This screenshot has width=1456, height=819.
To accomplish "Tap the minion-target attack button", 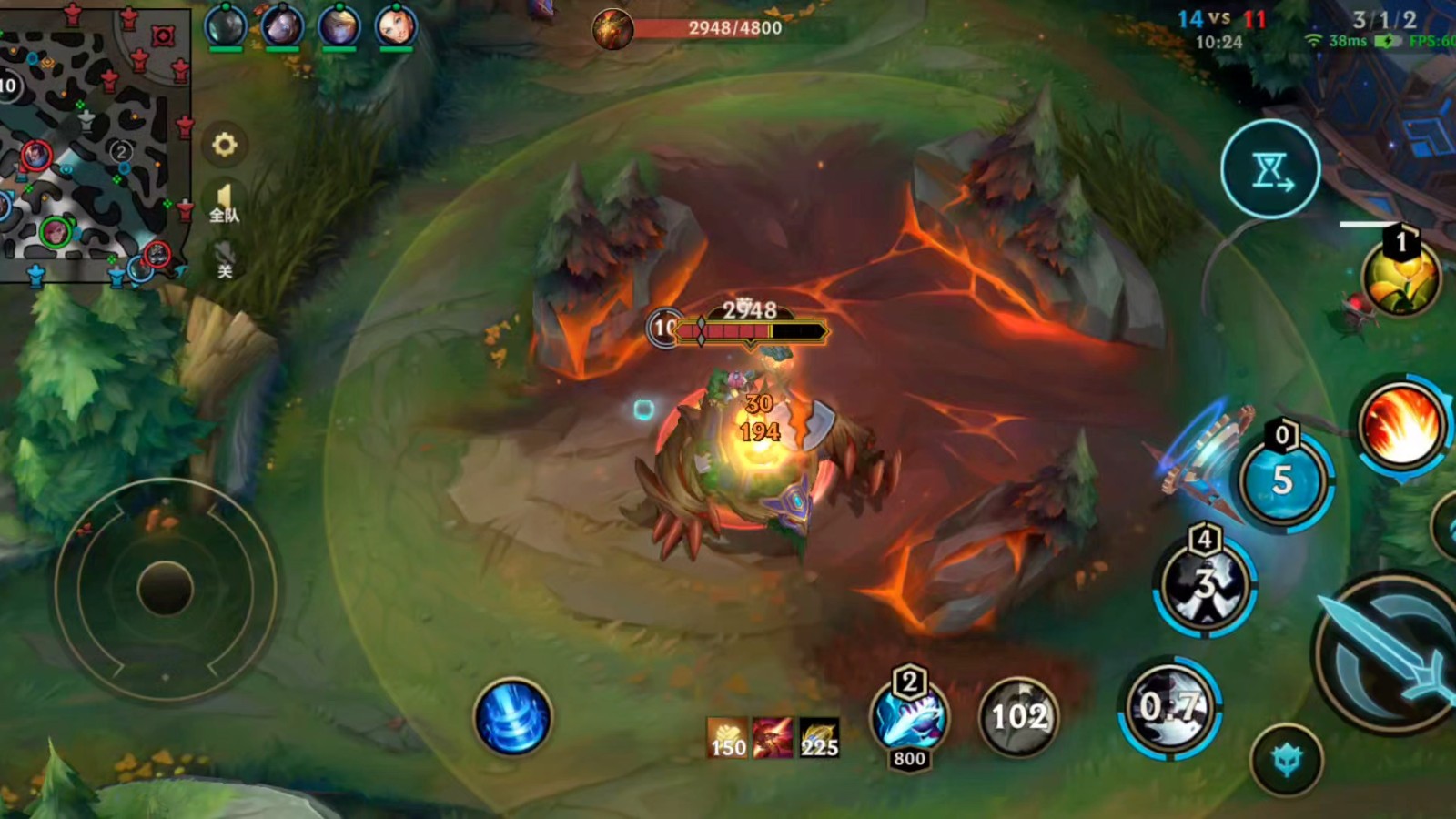I will click(1286, 760).
